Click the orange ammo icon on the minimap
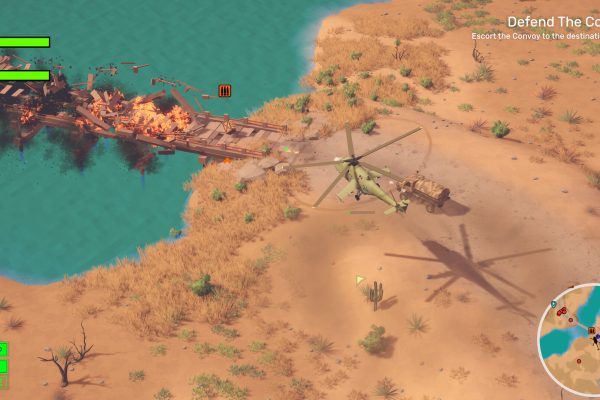600x400 pixels. (x=591, y=330)
